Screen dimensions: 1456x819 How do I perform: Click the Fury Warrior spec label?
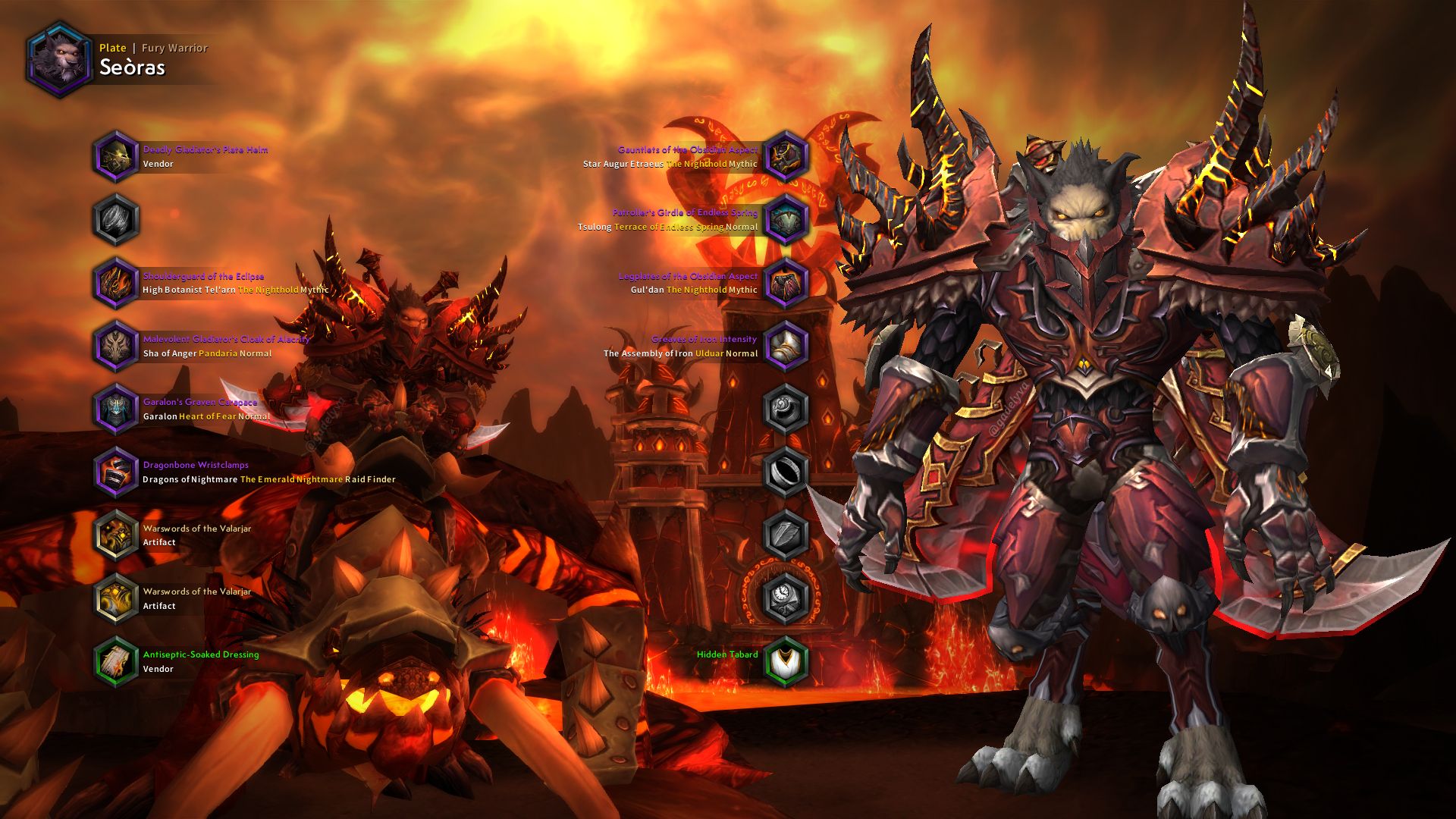pyautogui.click(x=173, y=47)
